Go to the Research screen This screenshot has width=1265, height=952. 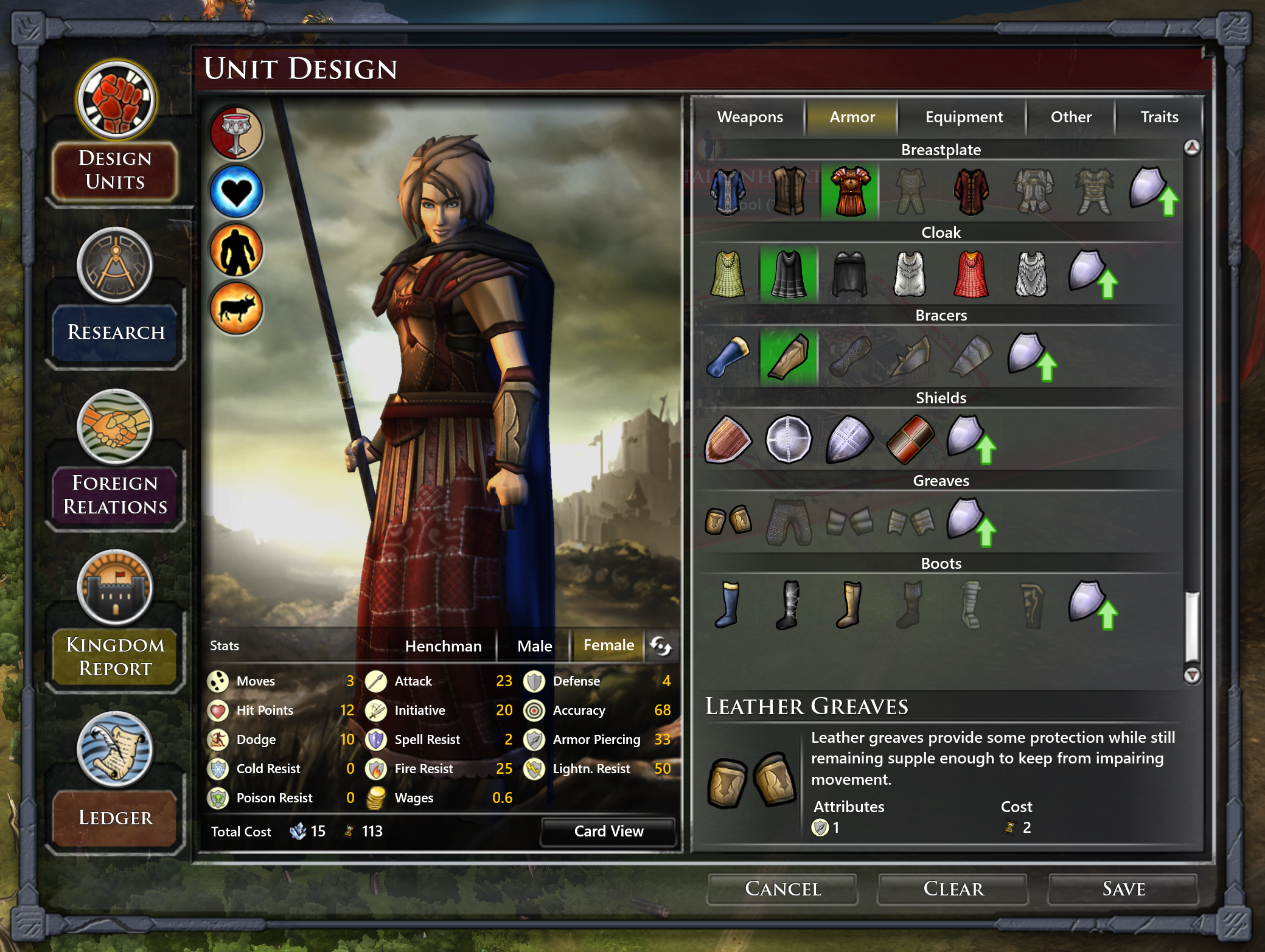tap(115, 332)
